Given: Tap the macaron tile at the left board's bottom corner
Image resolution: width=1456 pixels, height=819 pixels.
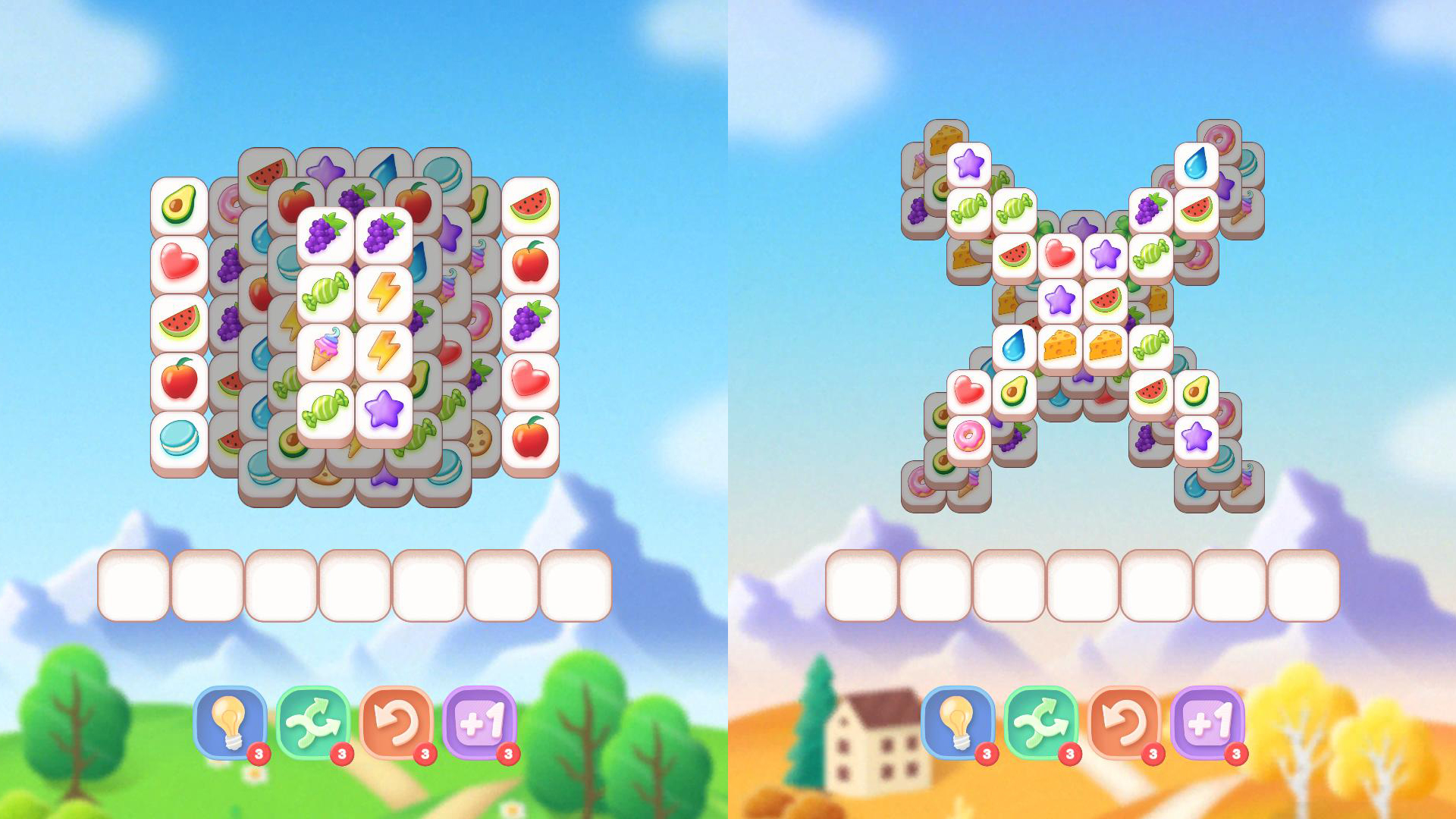Looking at the screenshot, I should 178,436.
